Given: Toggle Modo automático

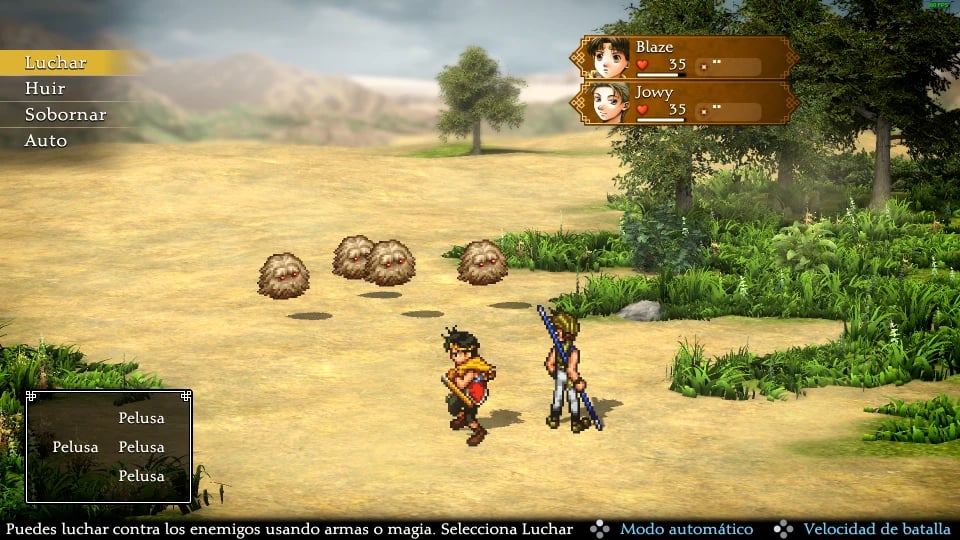Looking at the screenshot, I should point(686,529).
